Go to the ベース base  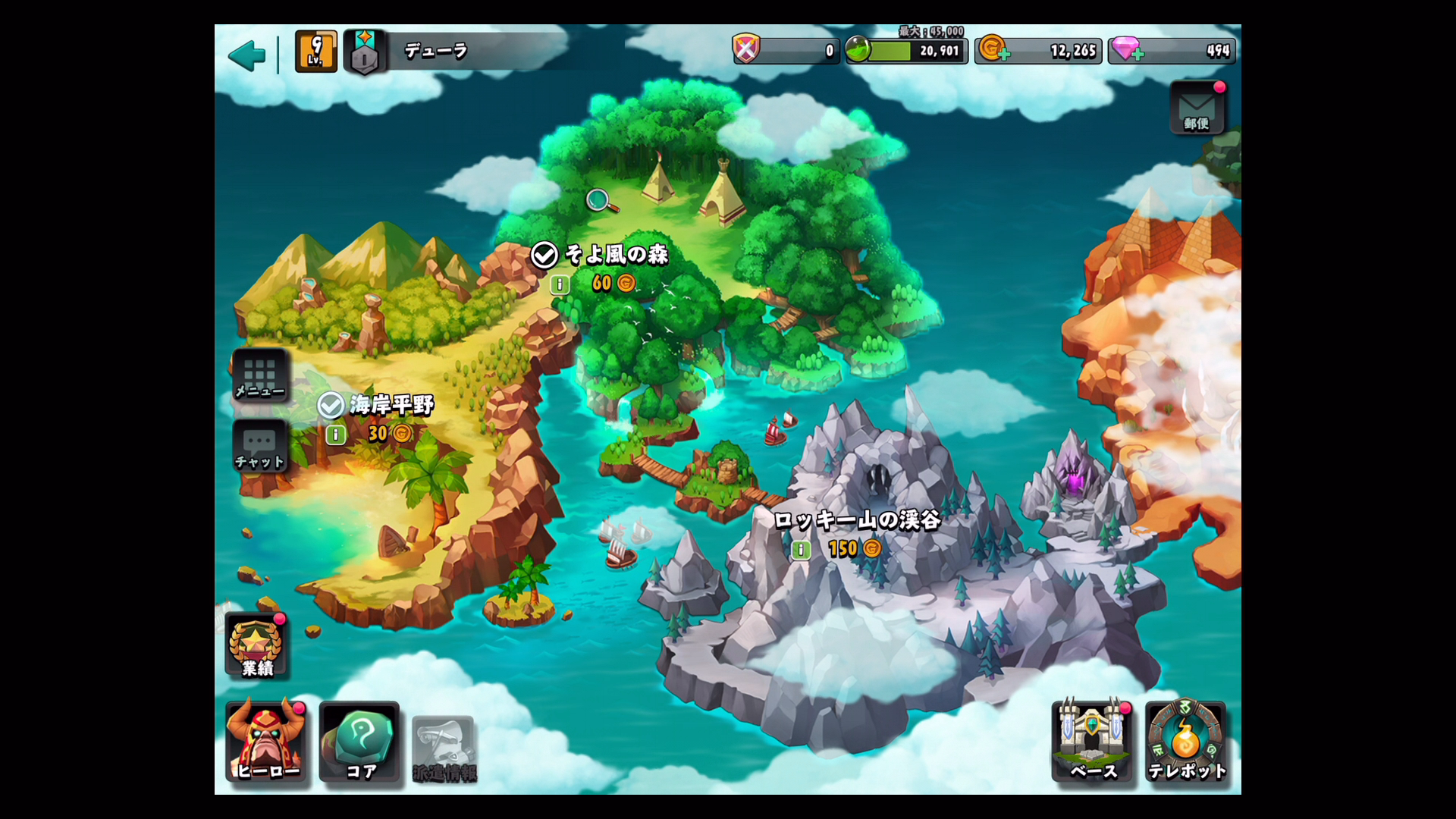[x=1092, y=742]
